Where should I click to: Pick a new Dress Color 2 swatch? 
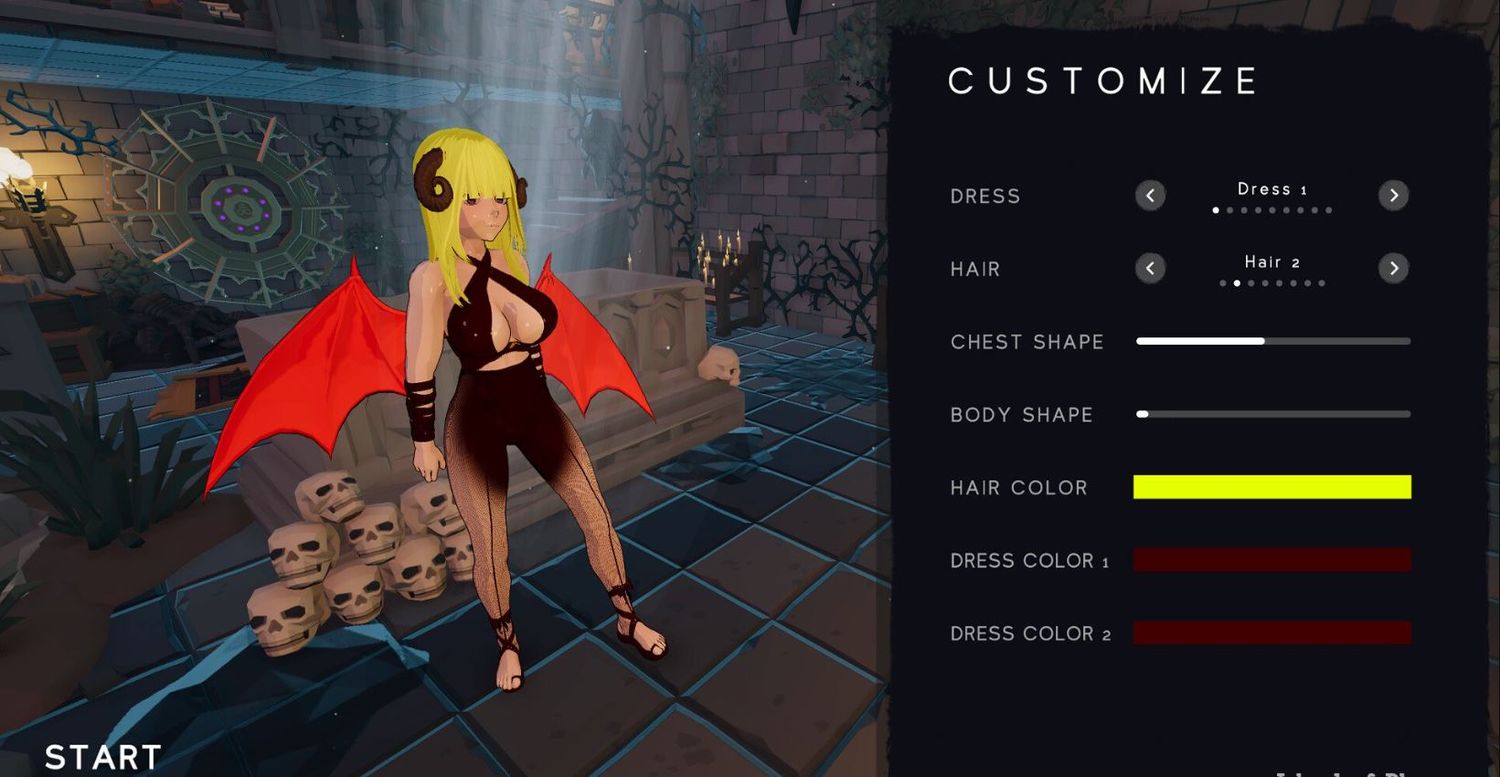[1272, 633]
